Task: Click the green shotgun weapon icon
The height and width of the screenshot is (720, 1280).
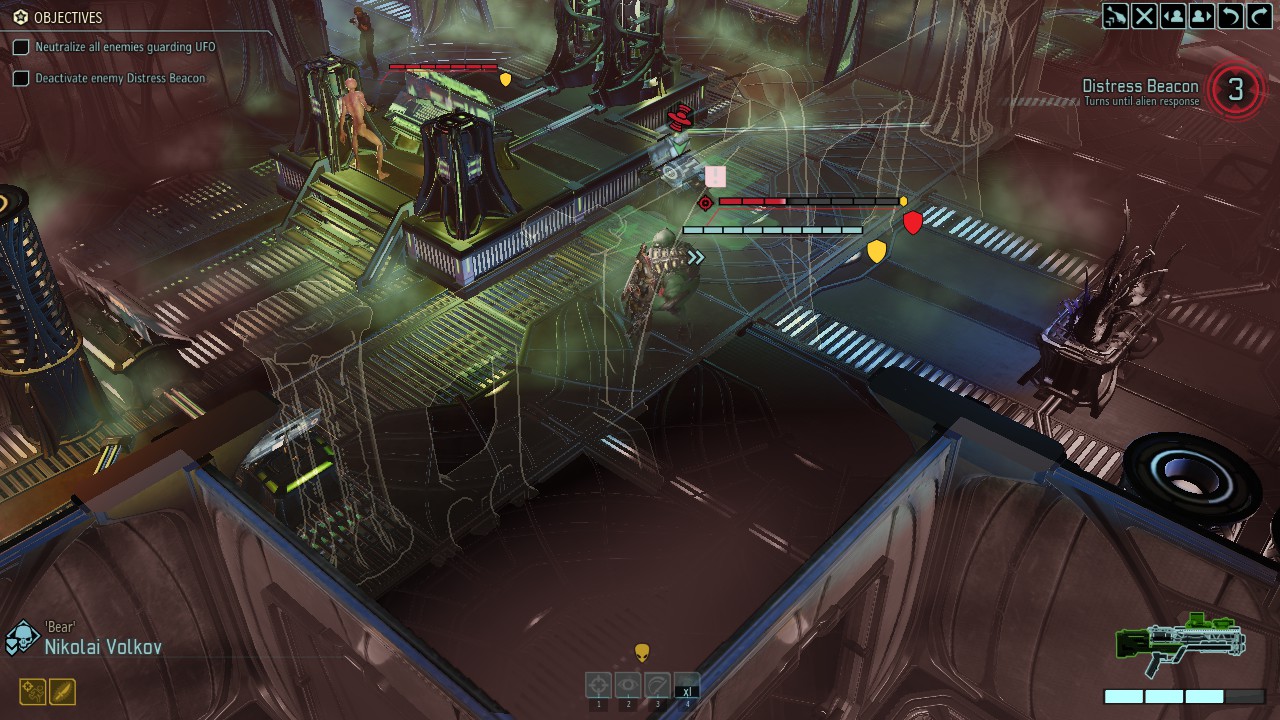Action: [1180, 643]
